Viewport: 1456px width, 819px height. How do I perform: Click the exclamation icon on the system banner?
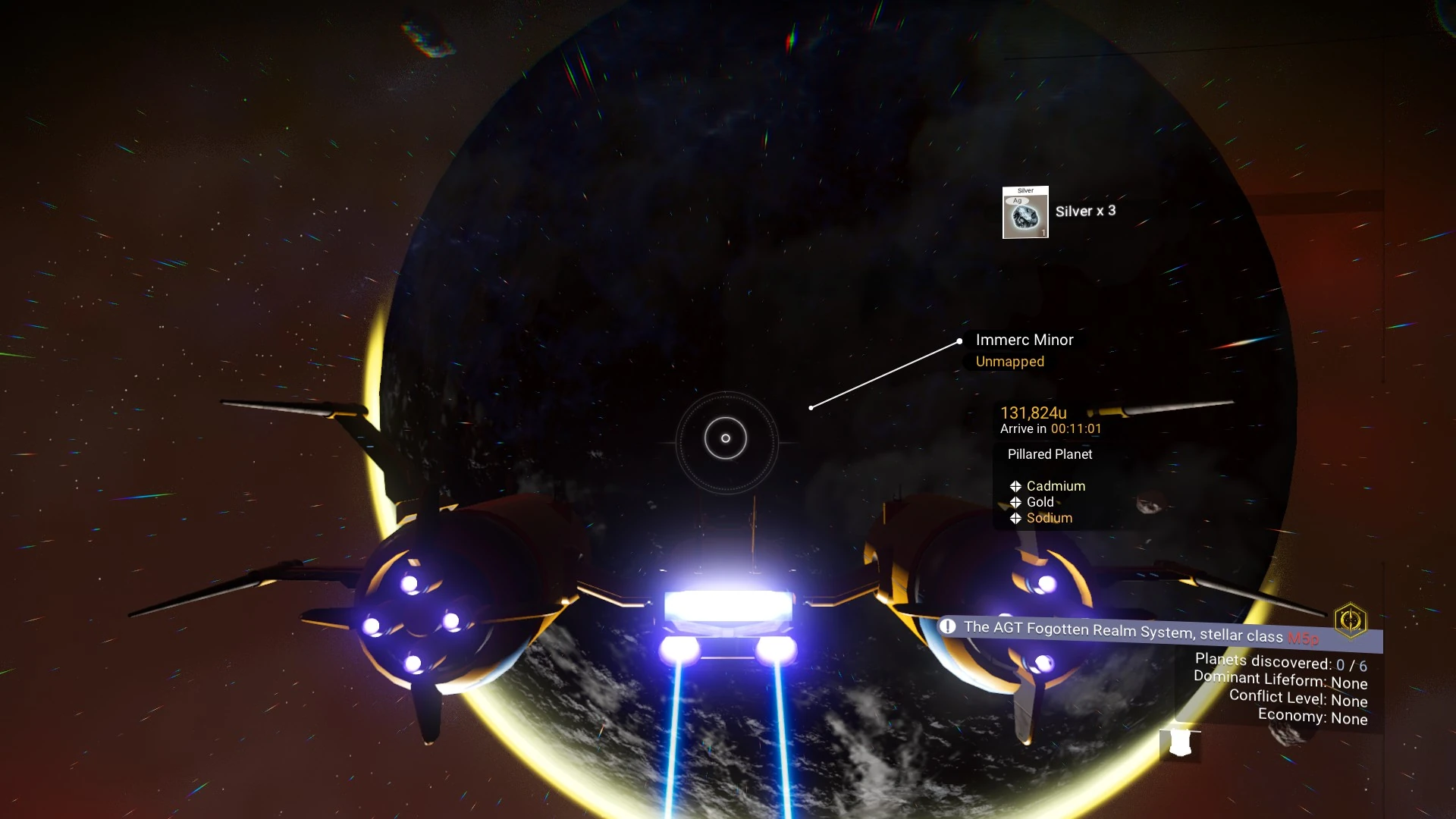point(947,626)
